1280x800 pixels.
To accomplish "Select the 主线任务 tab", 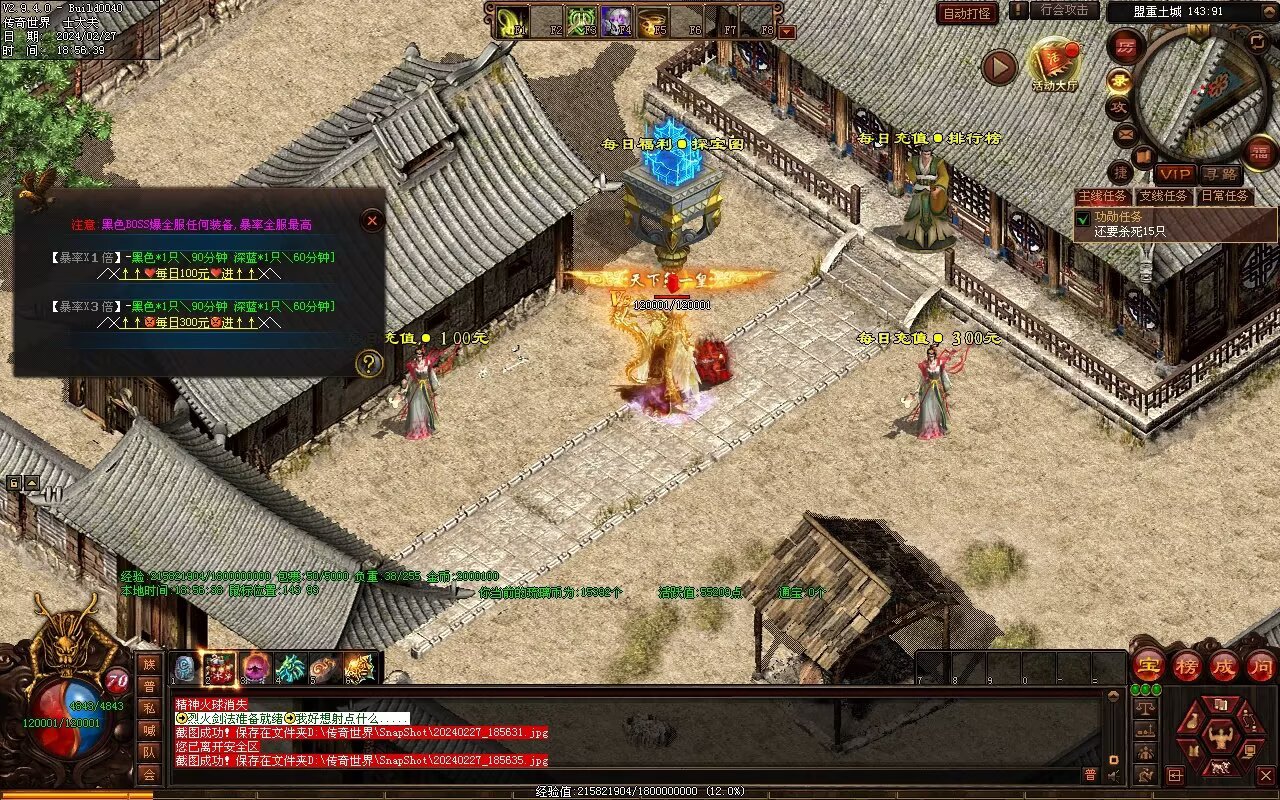I will pos(1103,197).
